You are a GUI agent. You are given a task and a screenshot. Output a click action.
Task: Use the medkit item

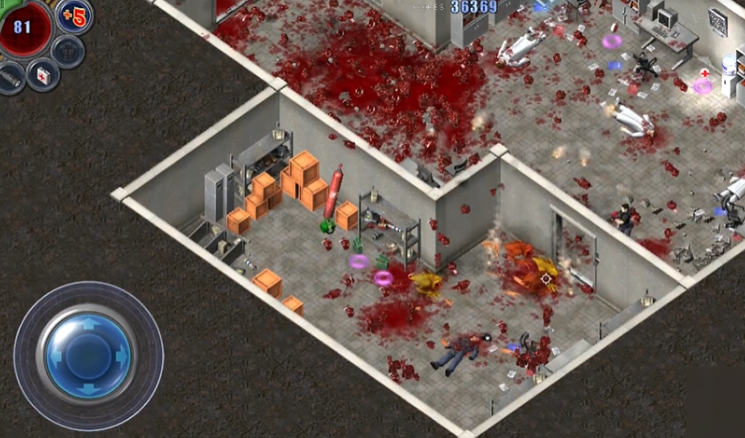[x=43, y=73]
